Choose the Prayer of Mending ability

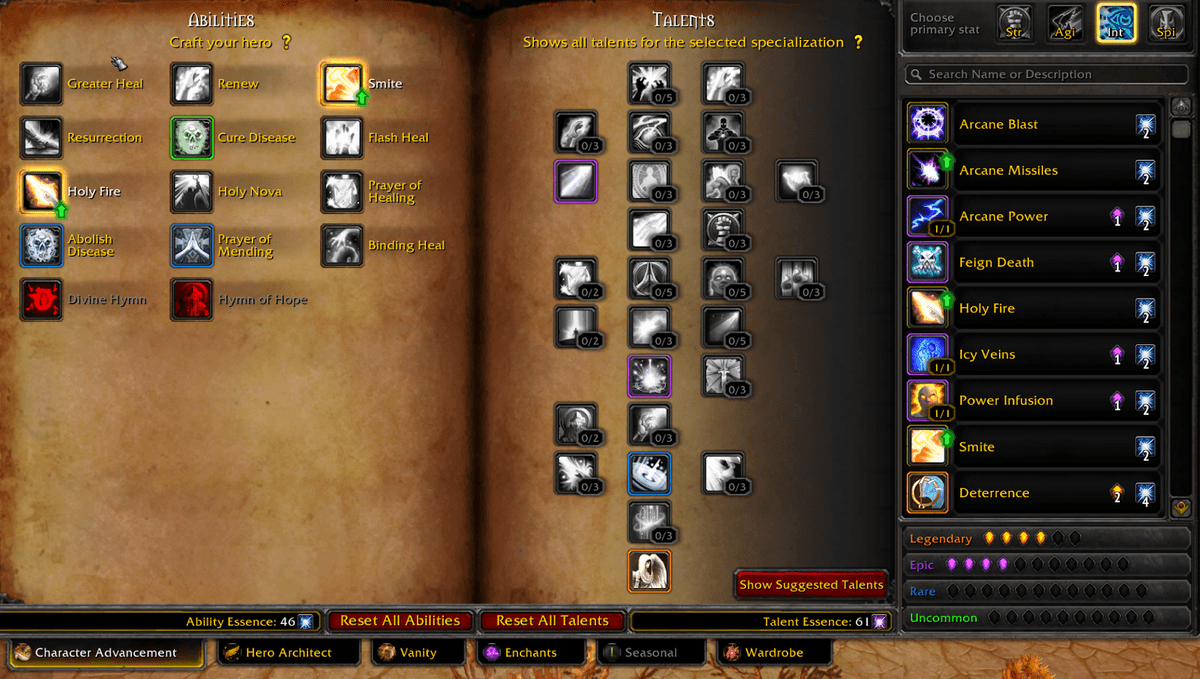coord(192,246)
